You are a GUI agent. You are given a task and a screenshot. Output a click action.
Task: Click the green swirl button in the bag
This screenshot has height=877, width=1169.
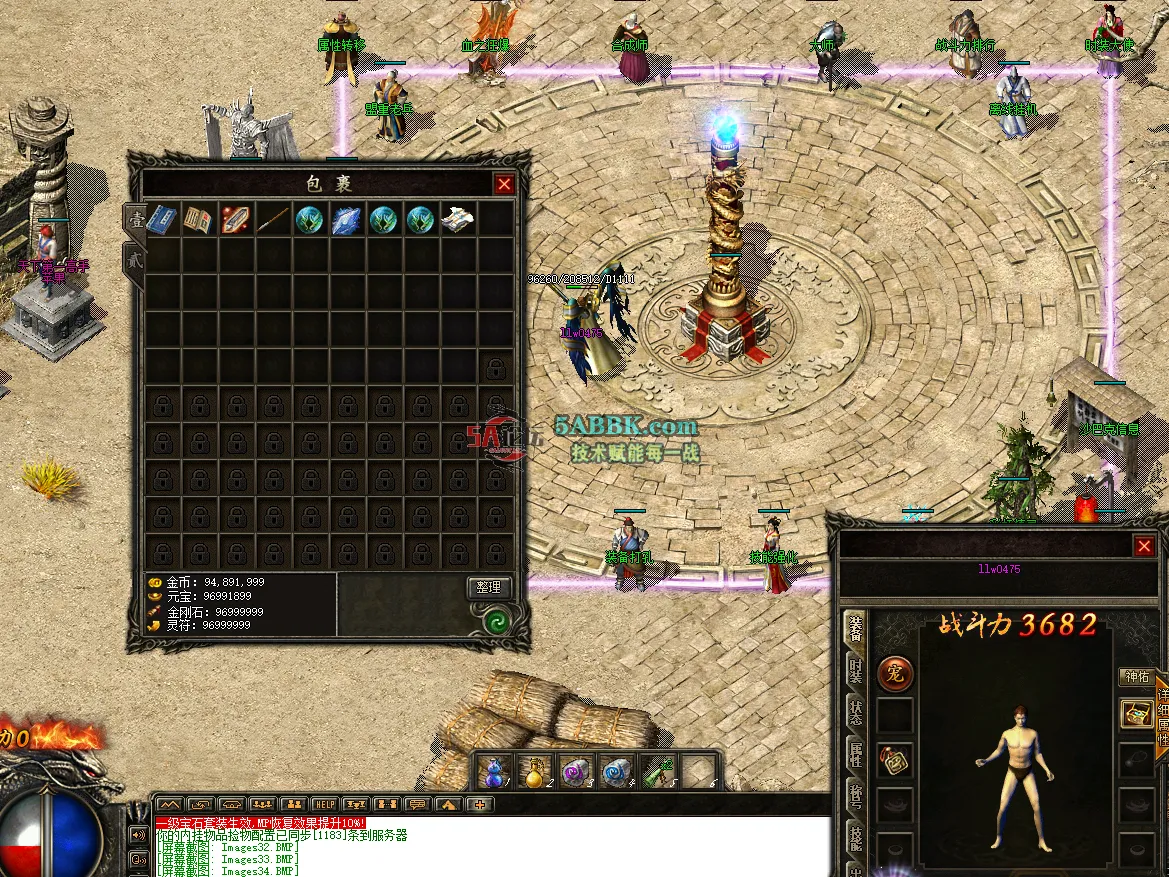pyautogui.click(x=496, y=622)
